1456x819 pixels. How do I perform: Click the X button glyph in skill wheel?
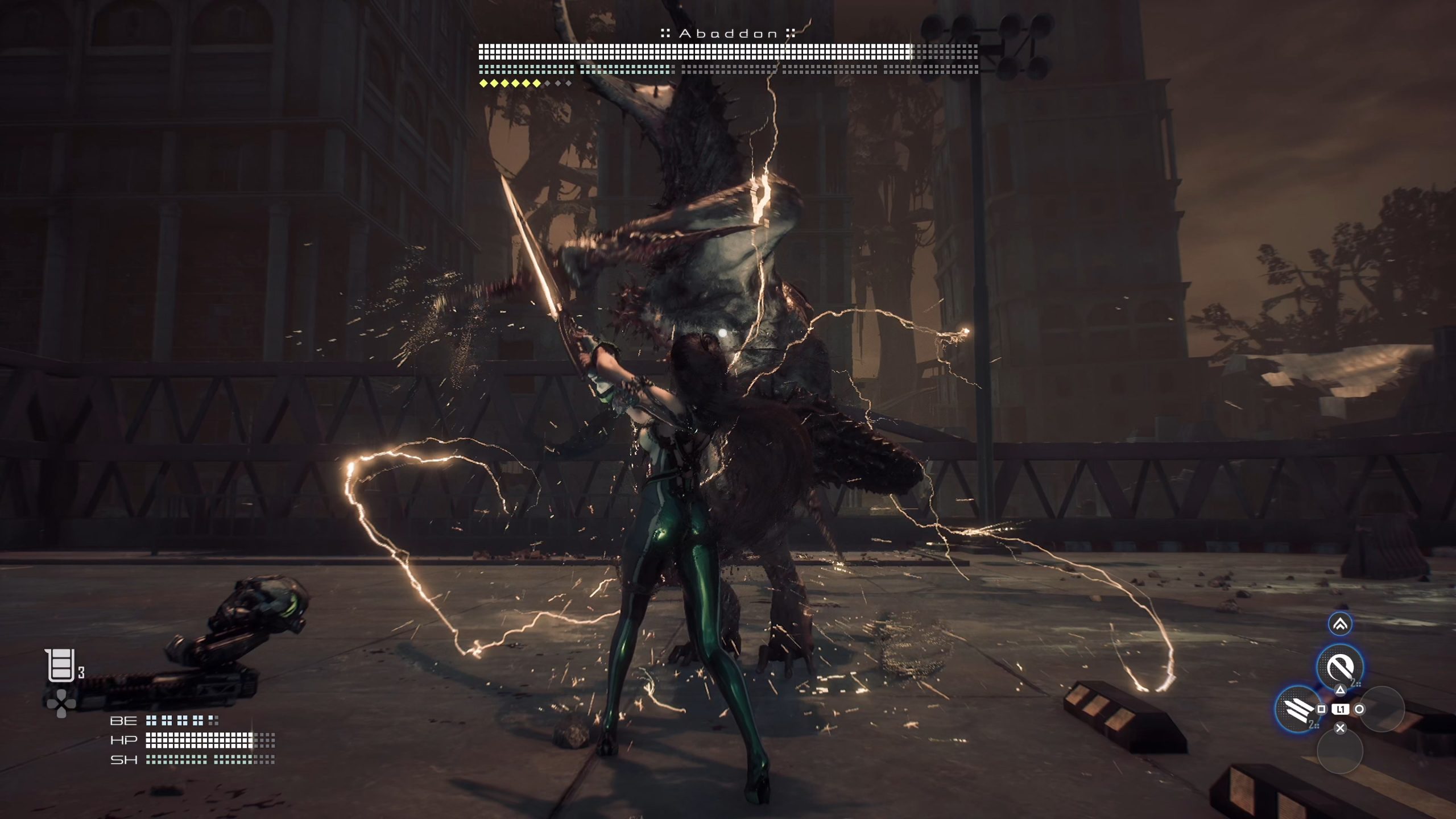click(1340, 727)
